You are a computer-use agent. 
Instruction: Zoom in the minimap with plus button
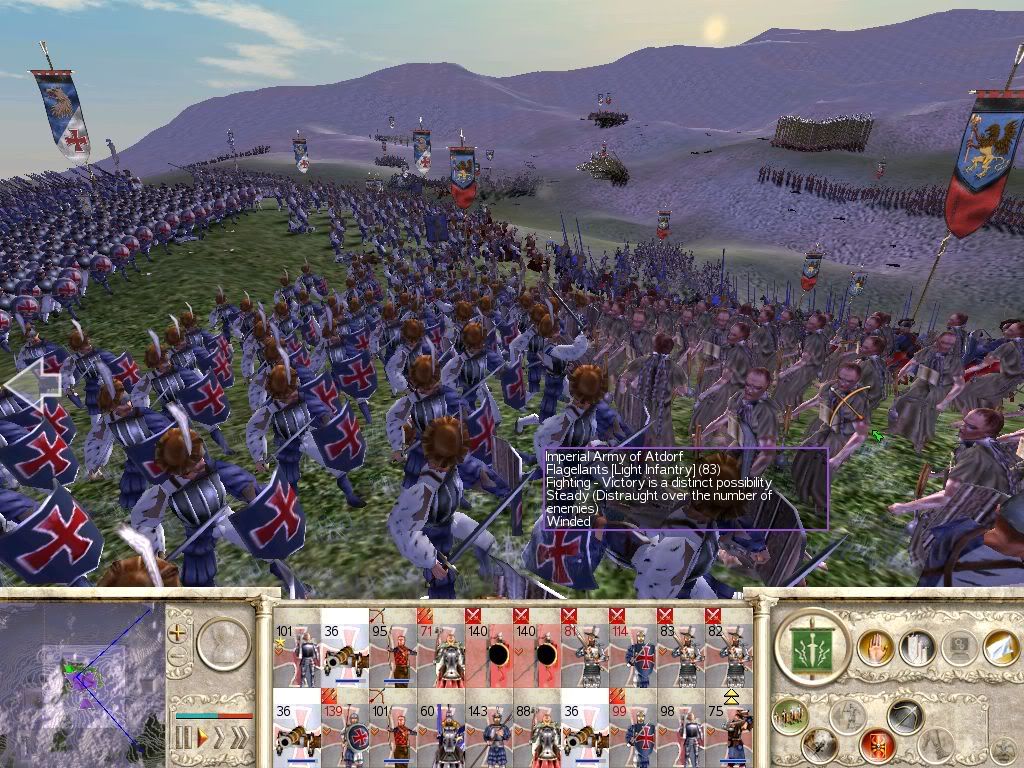click(x=178, y=632)
